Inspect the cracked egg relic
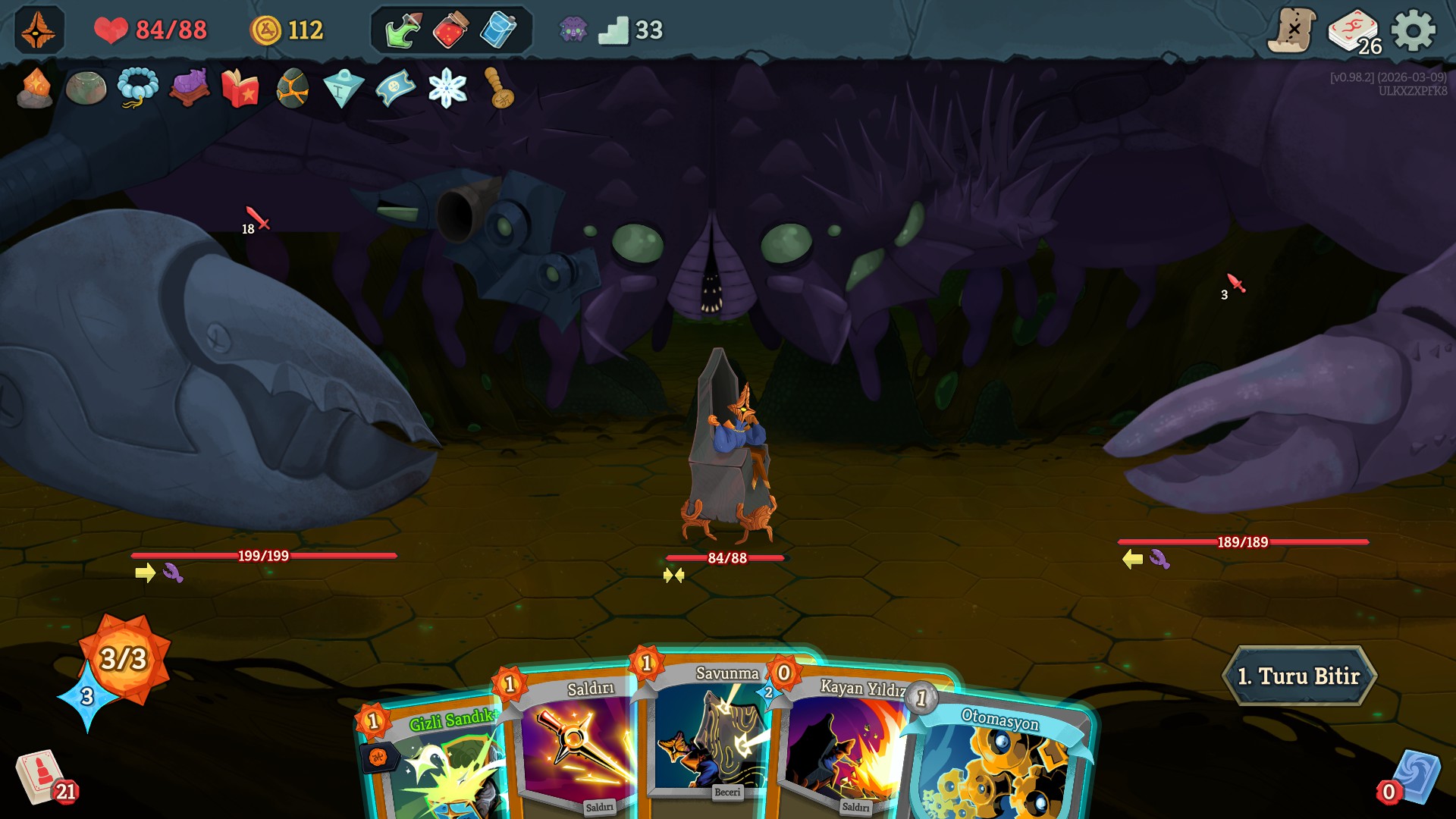Screen dimensions: 1456x819 point(292,88)
